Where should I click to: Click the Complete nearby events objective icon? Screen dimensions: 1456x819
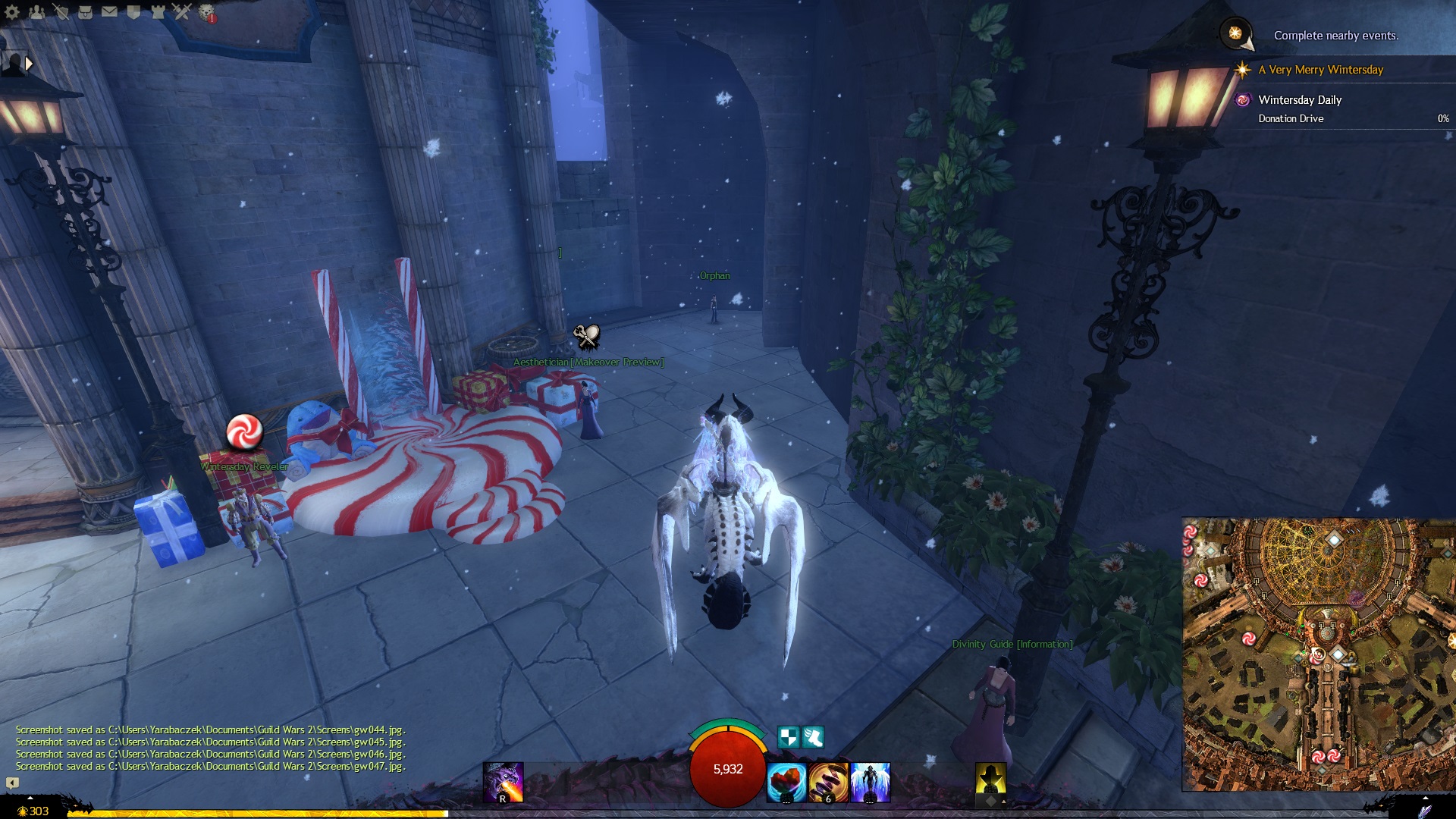(x=1235, y=34)
